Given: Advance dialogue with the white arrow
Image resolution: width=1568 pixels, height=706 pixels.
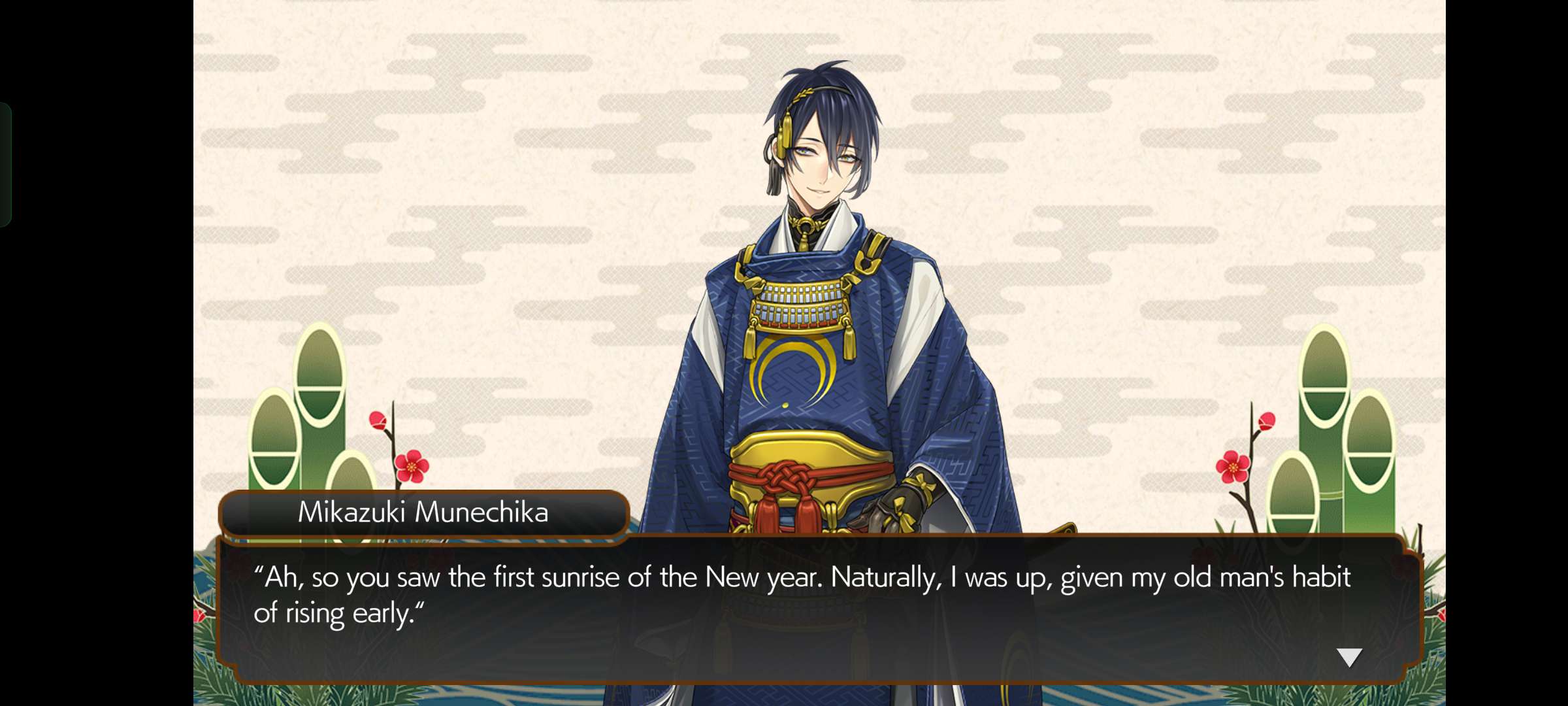Looking at the screenshot, I should 1348,657.
